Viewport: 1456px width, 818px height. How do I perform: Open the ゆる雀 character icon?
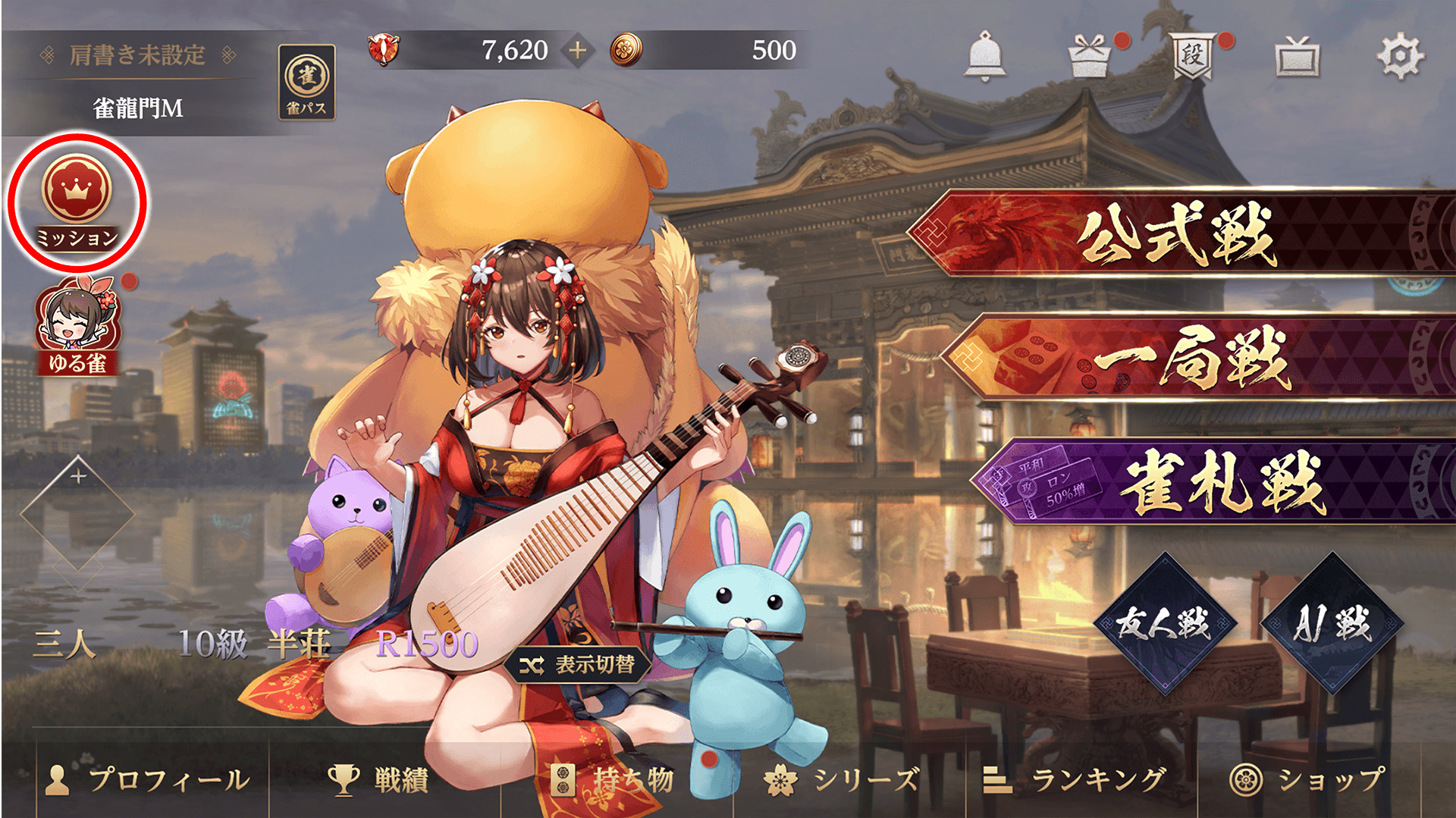pyautogui.click(x=78, y=327)
